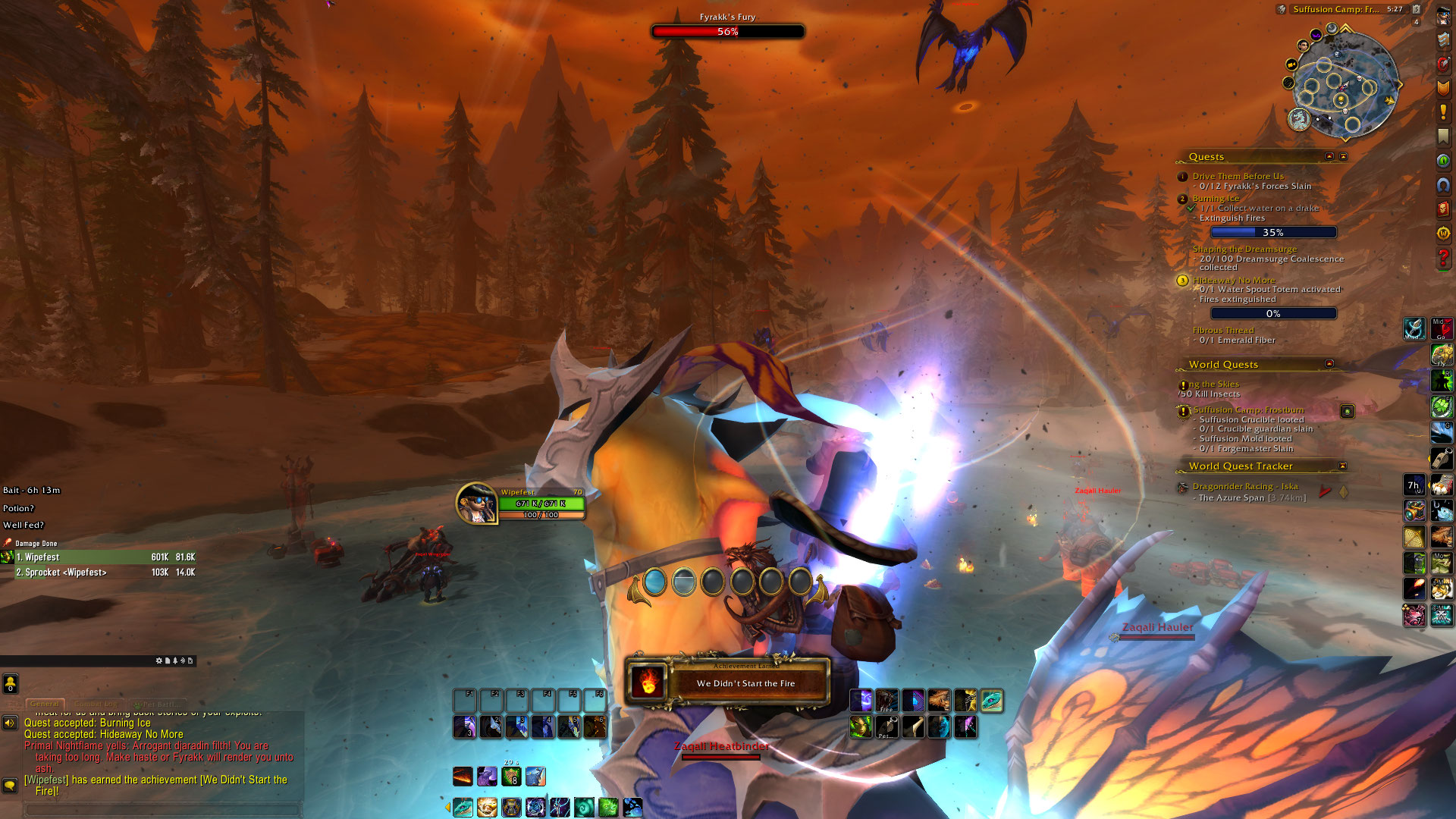Open the social friends list button
Viewport: 1456px width, 819px height.
[10, 683]
